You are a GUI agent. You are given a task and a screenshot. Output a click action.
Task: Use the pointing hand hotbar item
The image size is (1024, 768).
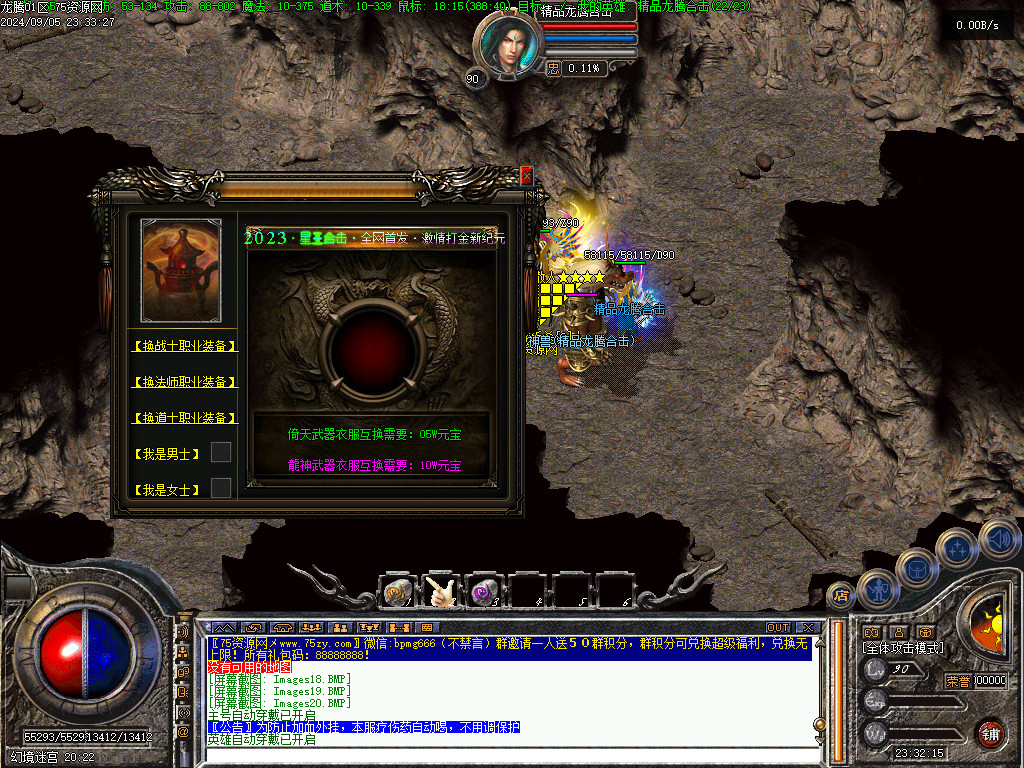click(x=441, y=592)
